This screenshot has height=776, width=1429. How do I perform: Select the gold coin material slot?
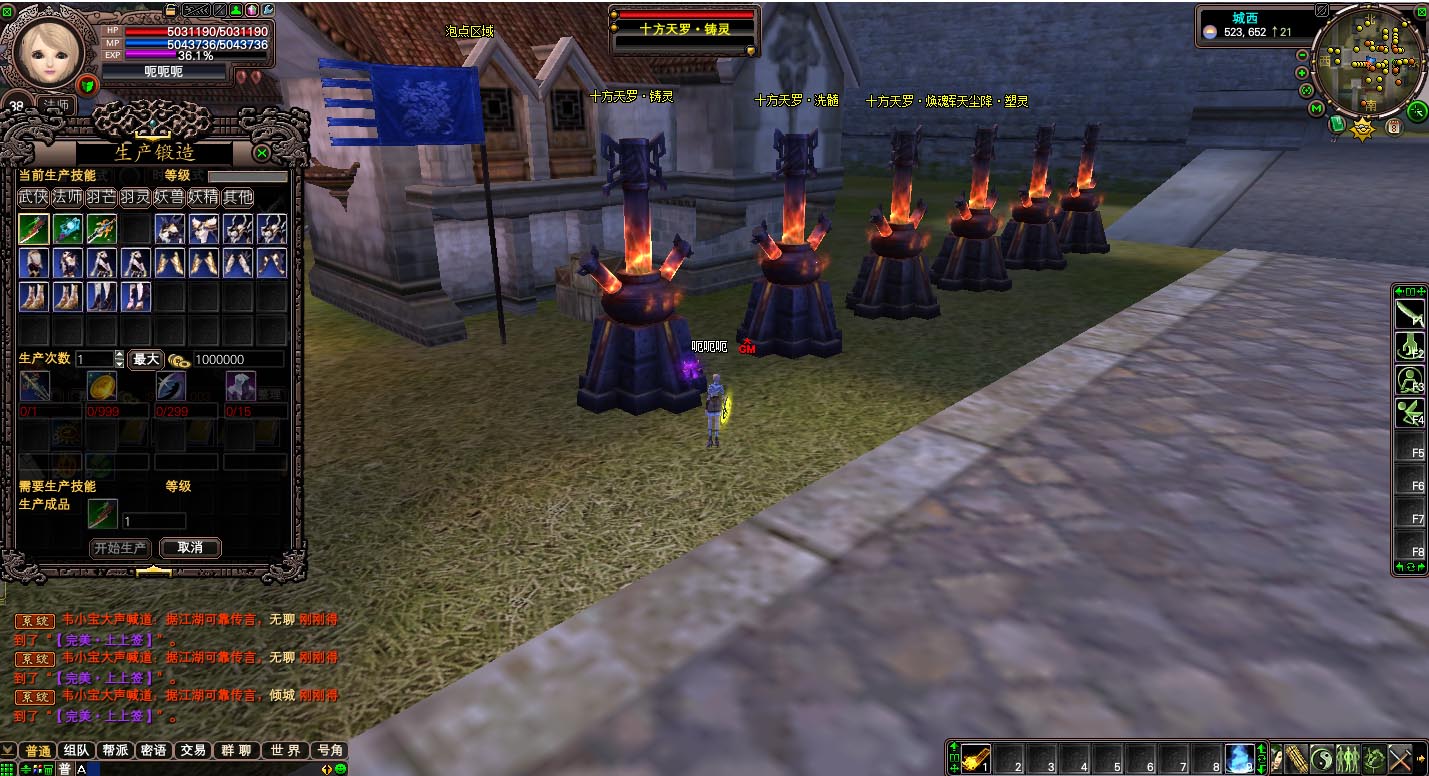tap(102, 386)
